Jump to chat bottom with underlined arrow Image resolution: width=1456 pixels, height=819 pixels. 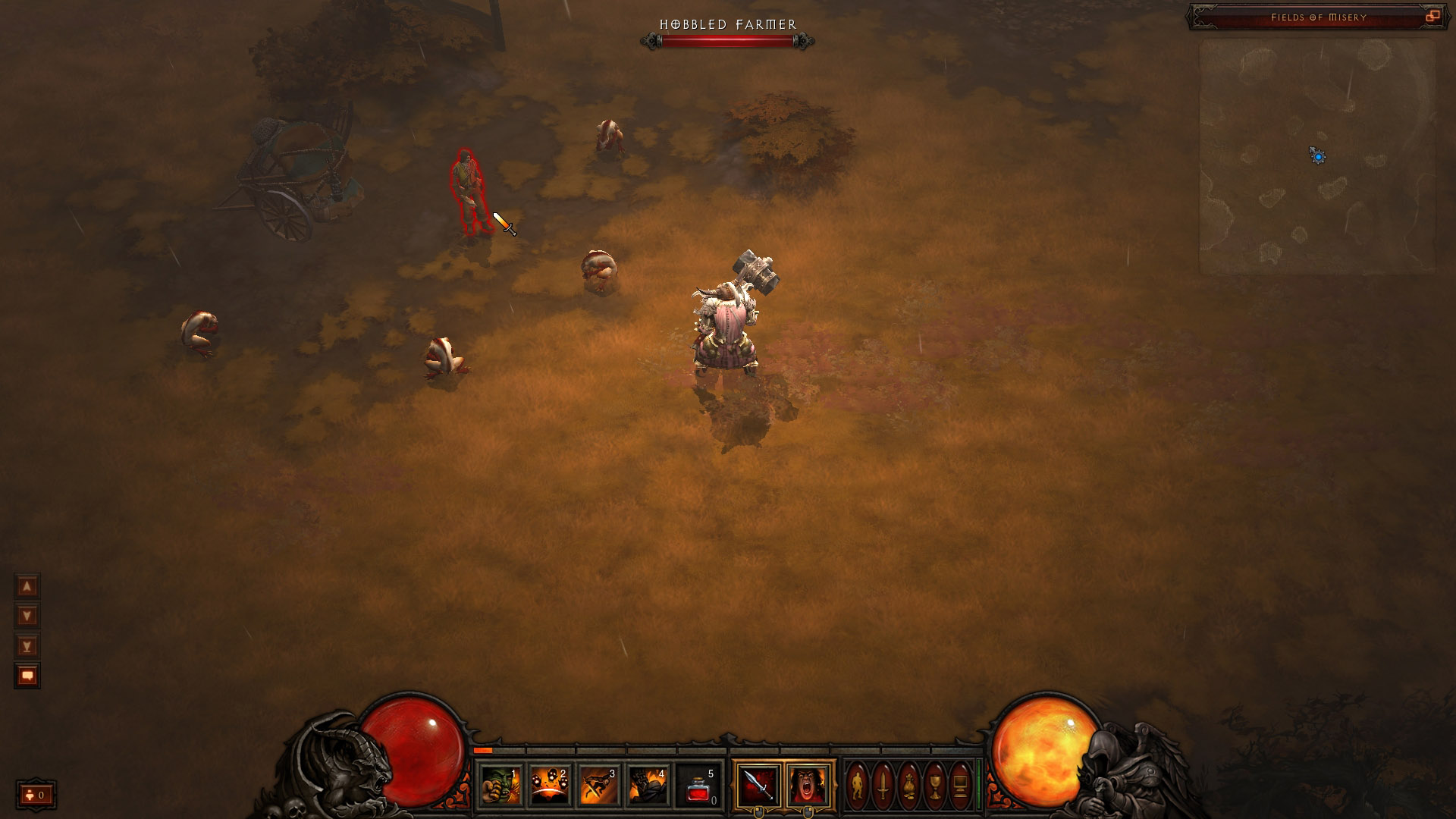coord(27,646)
